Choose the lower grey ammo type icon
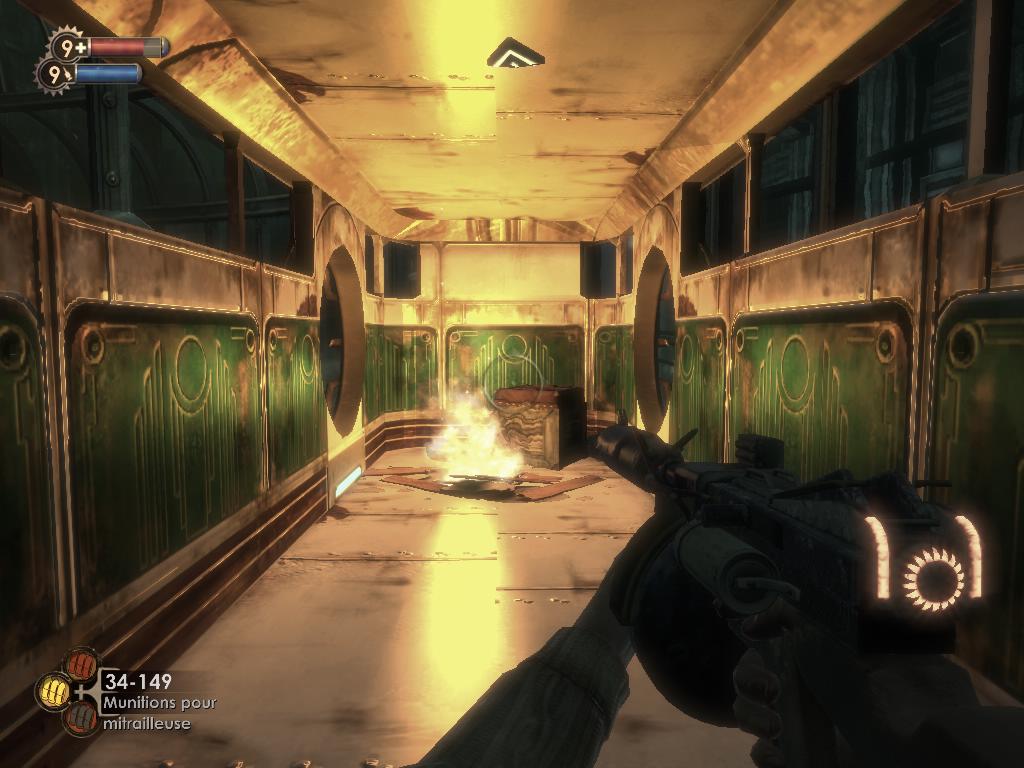The height and width of the screenshot is (768, 1024). [x=80, y=717]
